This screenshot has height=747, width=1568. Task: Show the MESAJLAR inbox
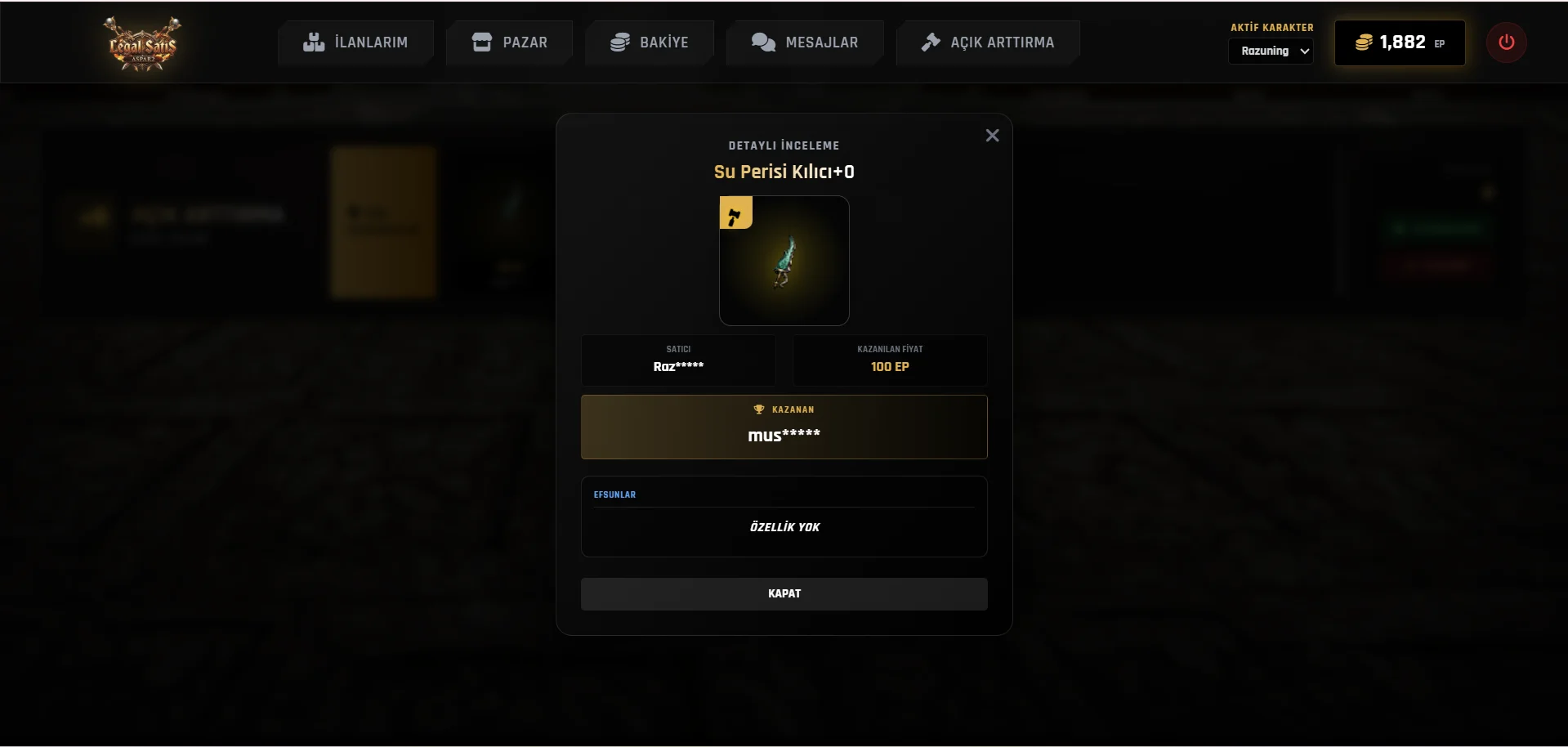tap(805, 42)
